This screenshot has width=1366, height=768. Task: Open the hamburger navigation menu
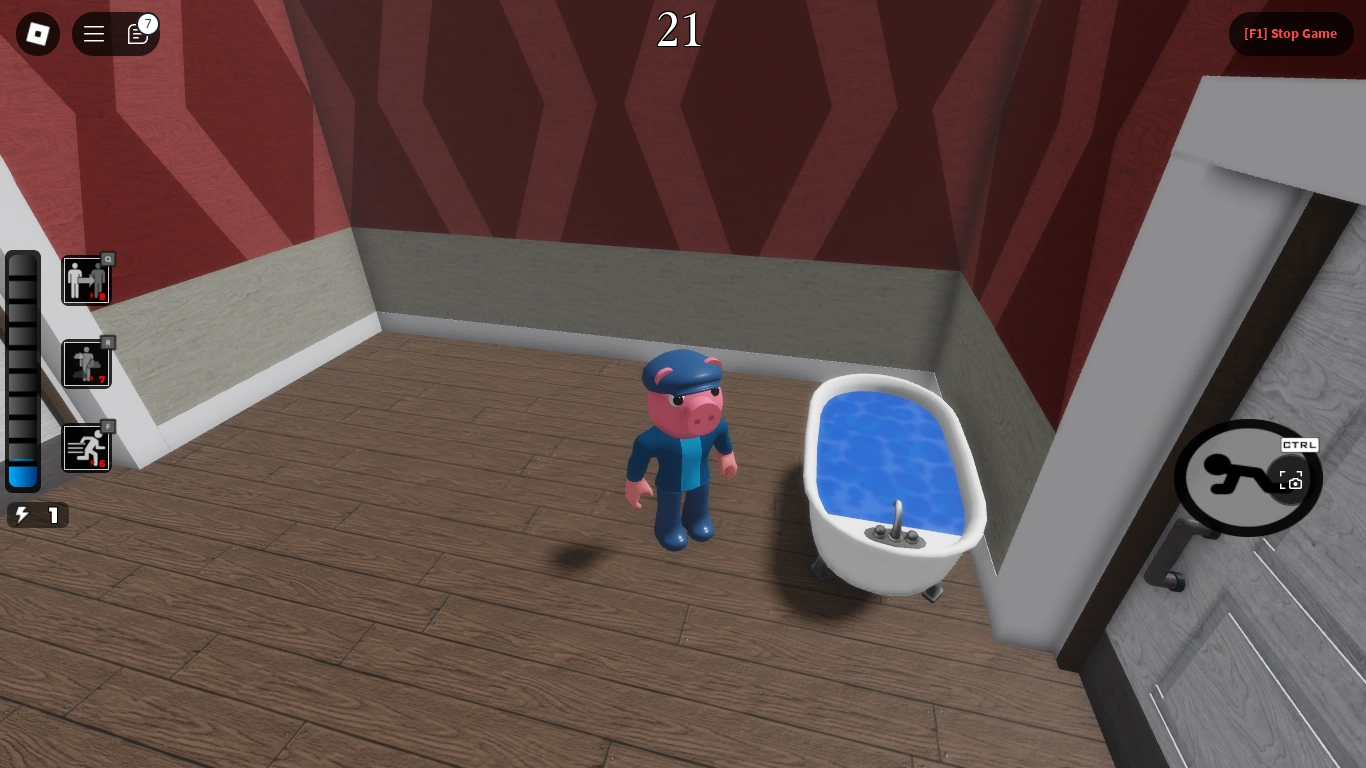click(93, 33)
